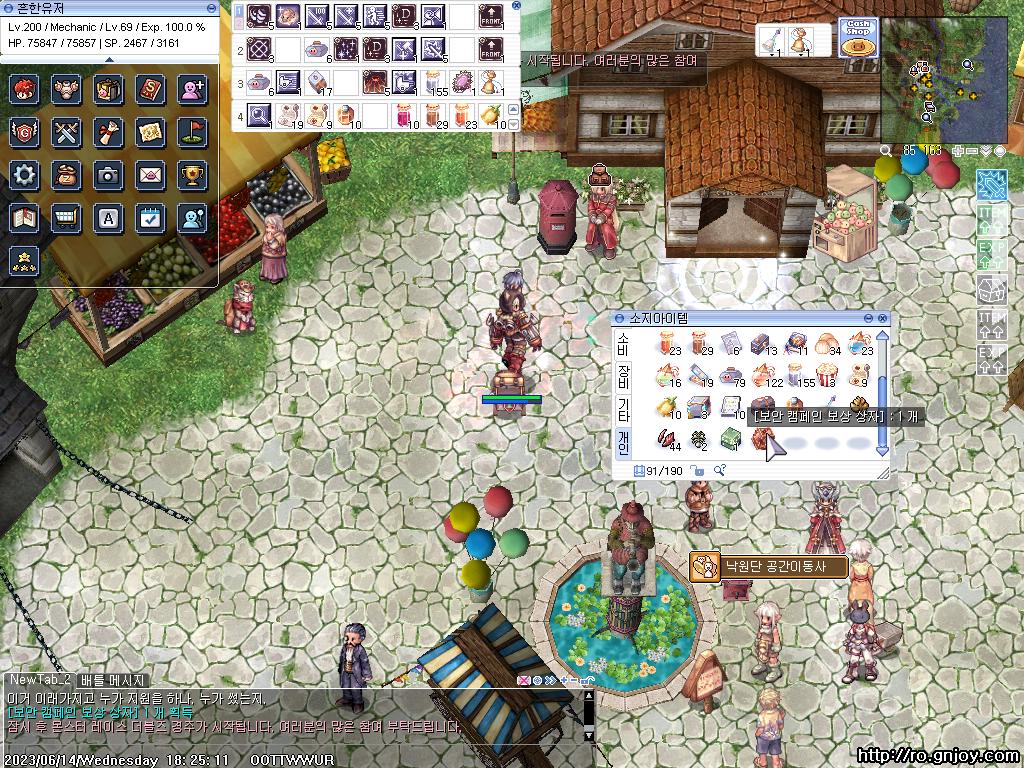Switch to the 기타 inventory tab
1024x768 pixels.
pyautogui.click(x=623, y=409)
